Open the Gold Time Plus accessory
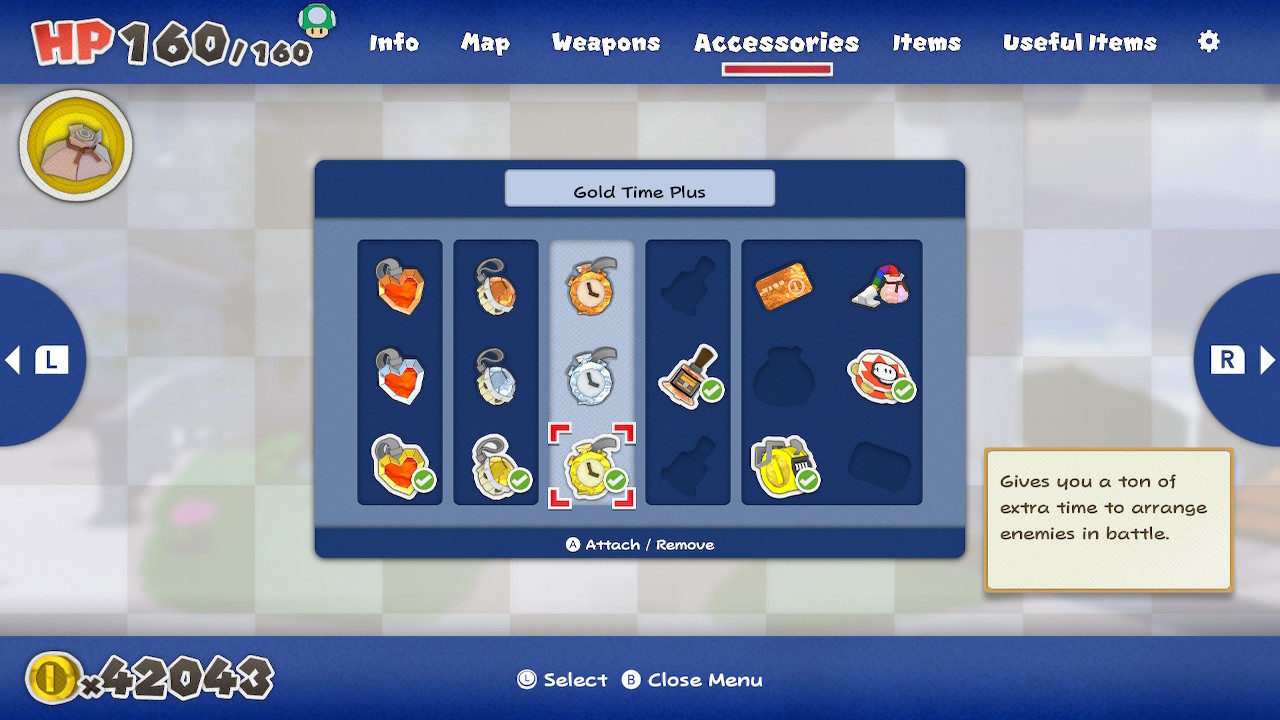The image size is (1280, 720). click(x=592, y=465)
